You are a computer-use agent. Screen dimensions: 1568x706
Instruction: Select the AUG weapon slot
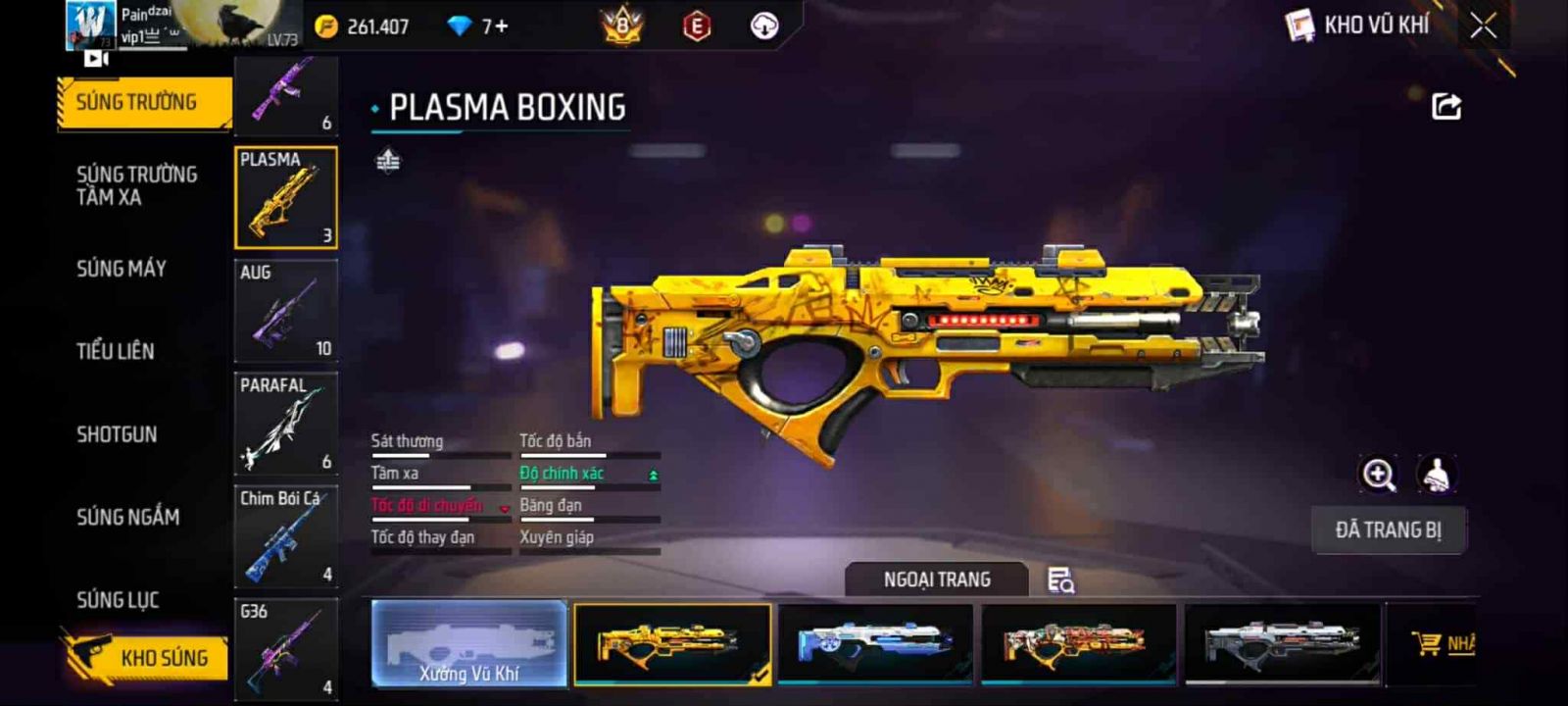286,312
